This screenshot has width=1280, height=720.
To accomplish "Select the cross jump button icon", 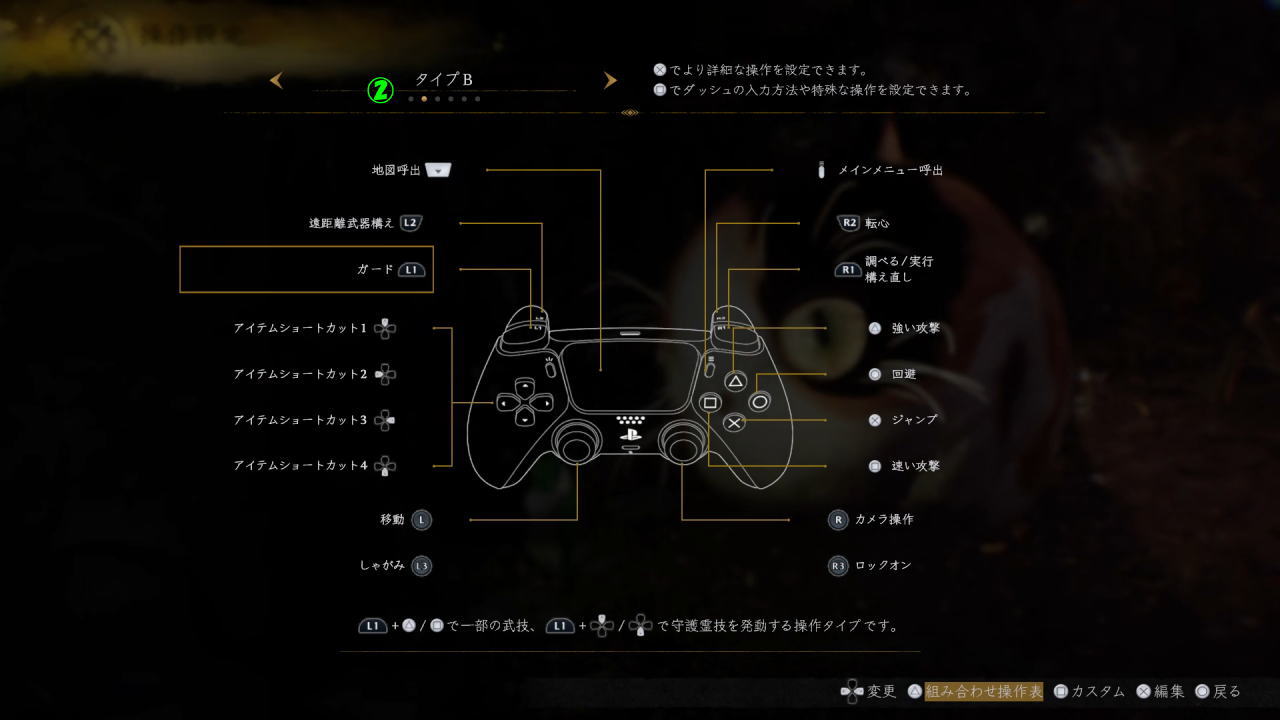I will pos(875,419).
